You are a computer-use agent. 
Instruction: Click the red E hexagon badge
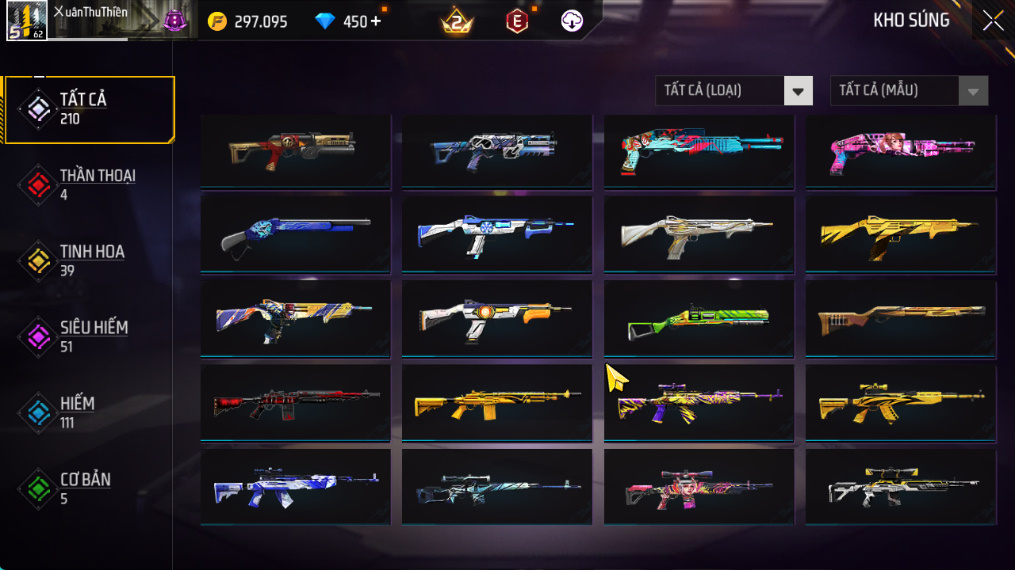coord(517,21)
